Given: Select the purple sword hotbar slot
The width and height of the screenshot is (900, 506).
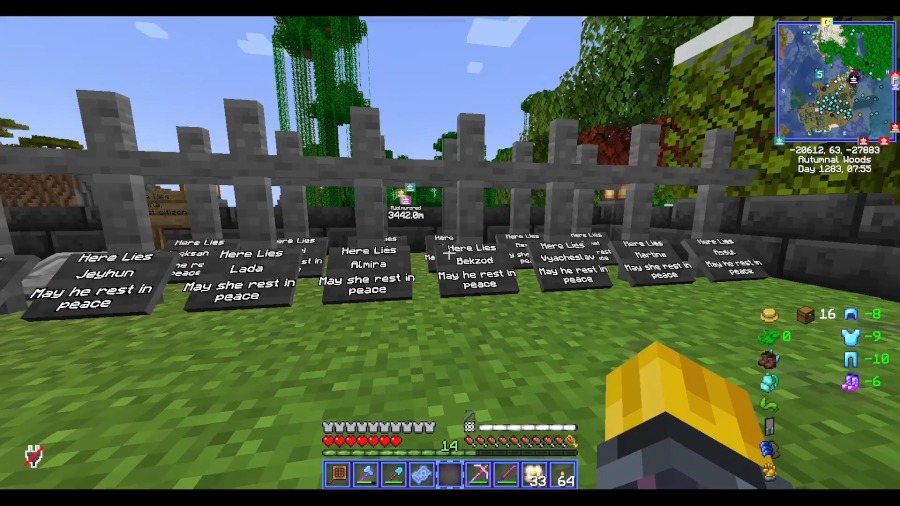Looking at the screenshot, I should (x=507, y=474).
